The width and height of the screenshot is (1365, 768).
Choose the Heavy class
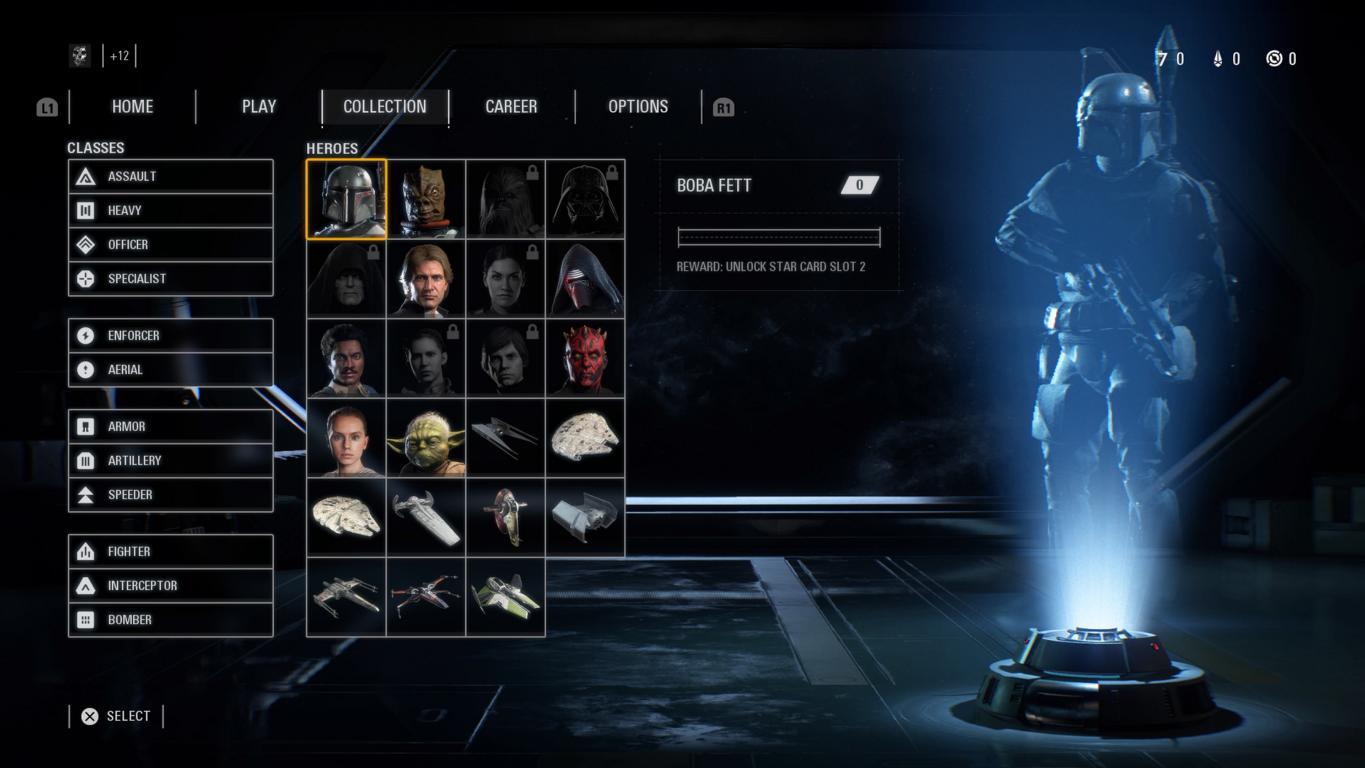[170, 211]
